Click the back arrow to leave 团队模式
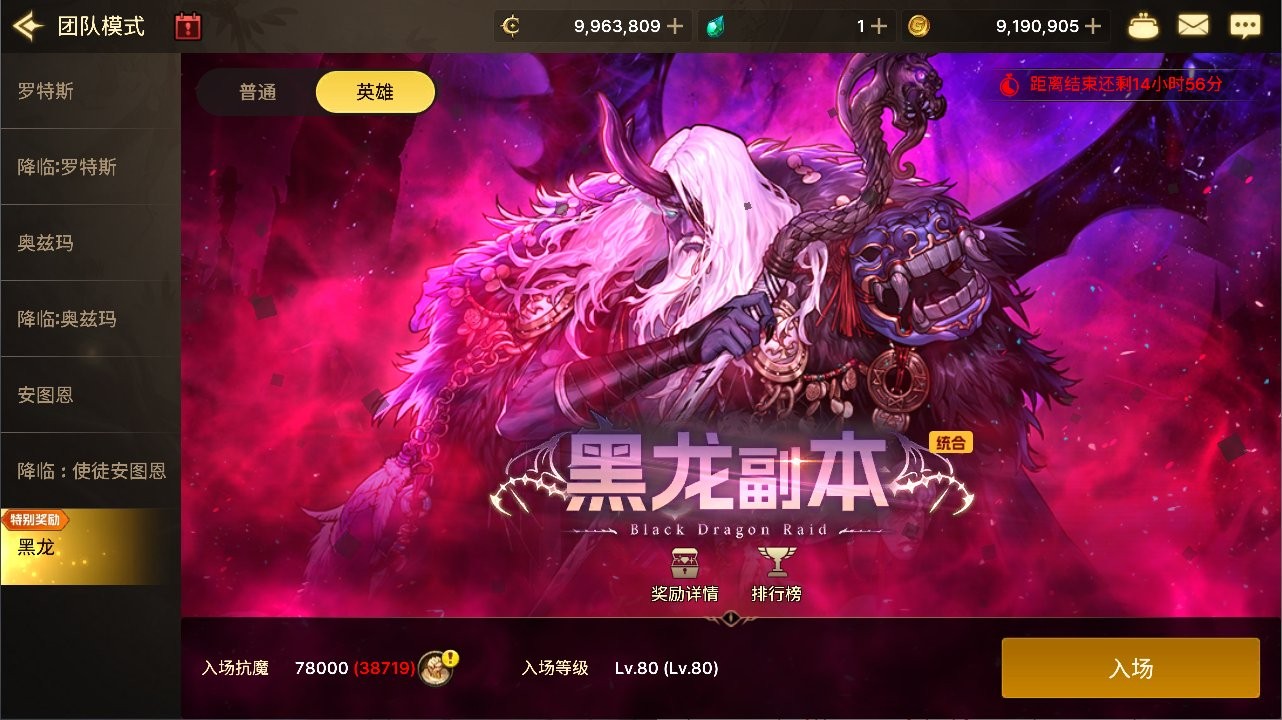 click(x=27, y=25)
